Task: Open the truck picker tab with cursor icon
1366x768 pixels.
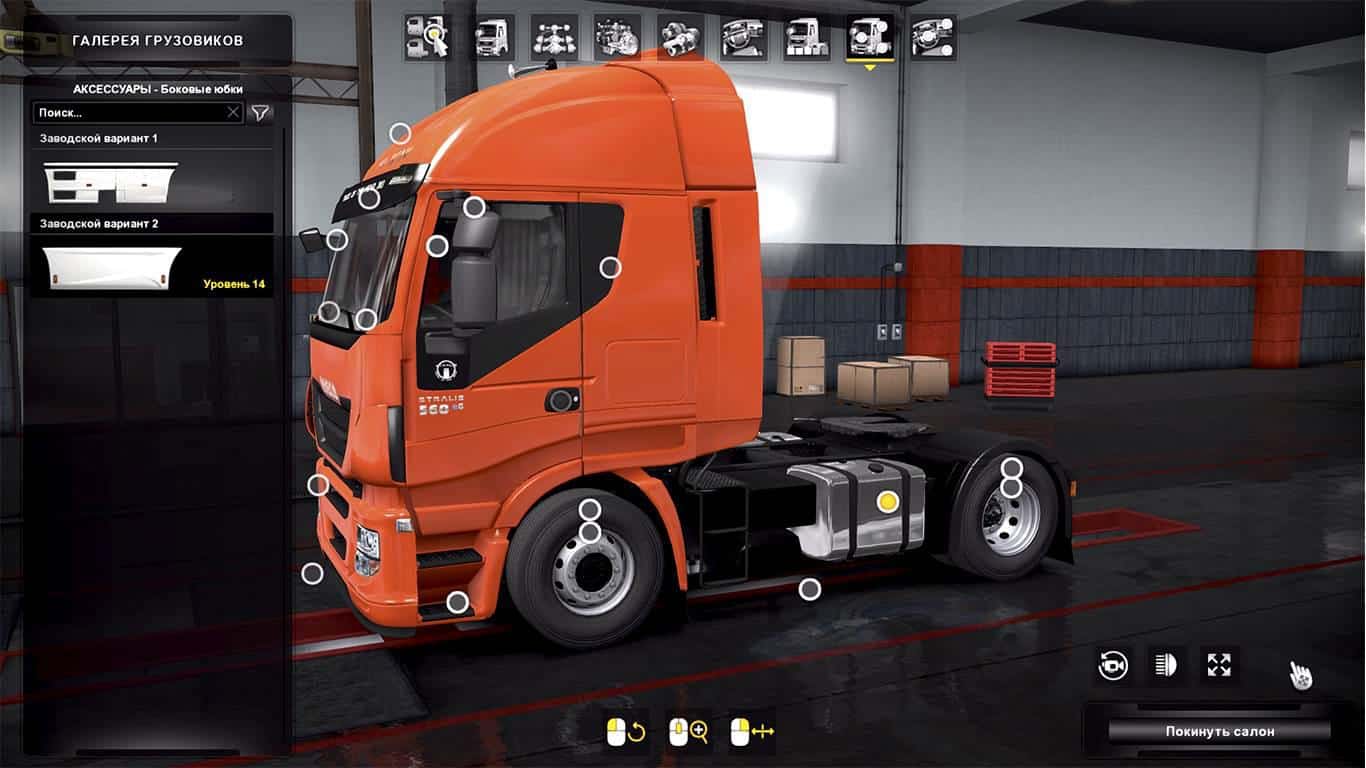Action: [425, 38]
